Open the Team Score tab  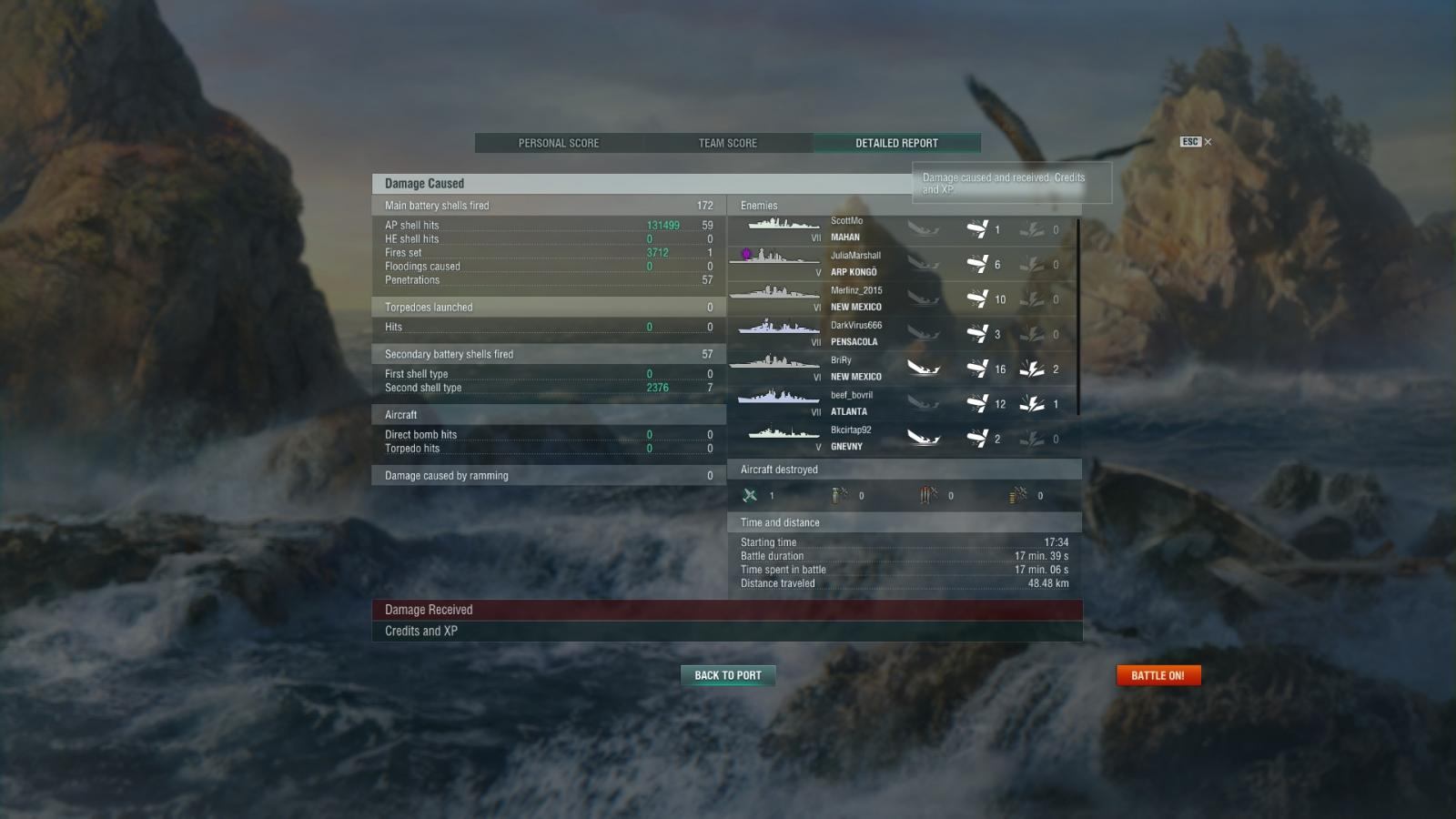click(x=728, y=143)
